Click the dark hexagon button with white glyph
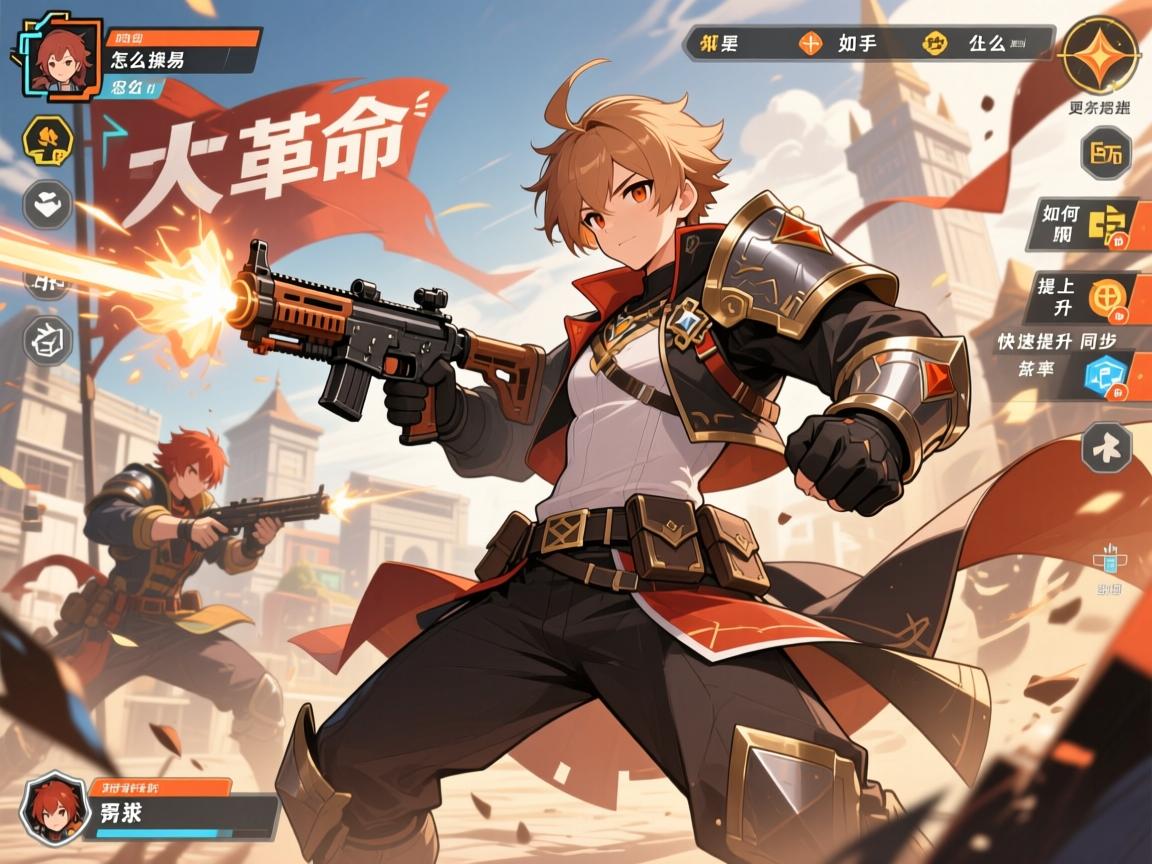 tap(1106, 447)
